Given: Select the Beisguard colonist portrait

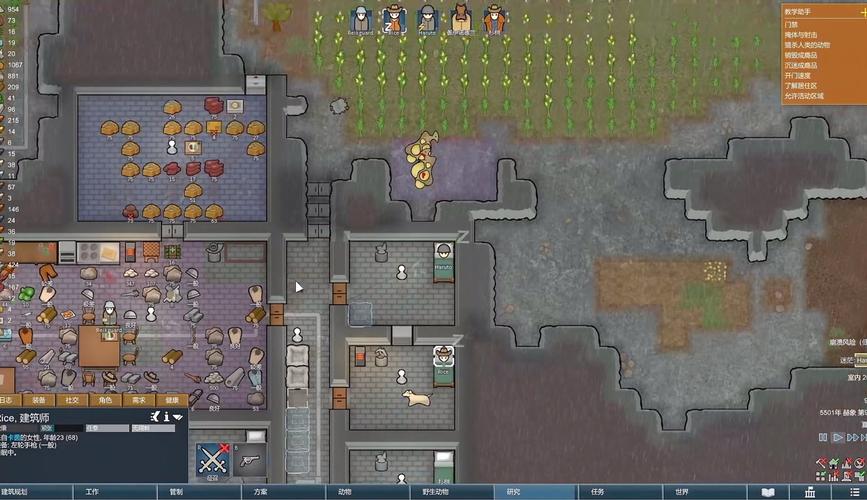Looking at the screenshot, I should (362, 18).
